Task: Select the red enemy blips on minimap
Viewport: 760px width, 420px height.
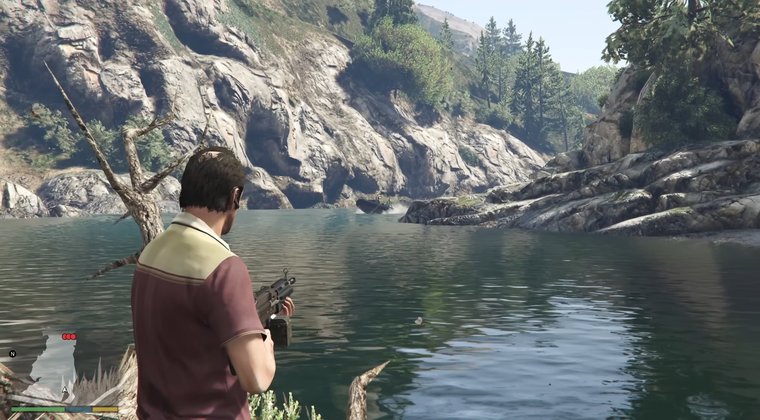Action: pyautogui.click(x=69, y=337)
